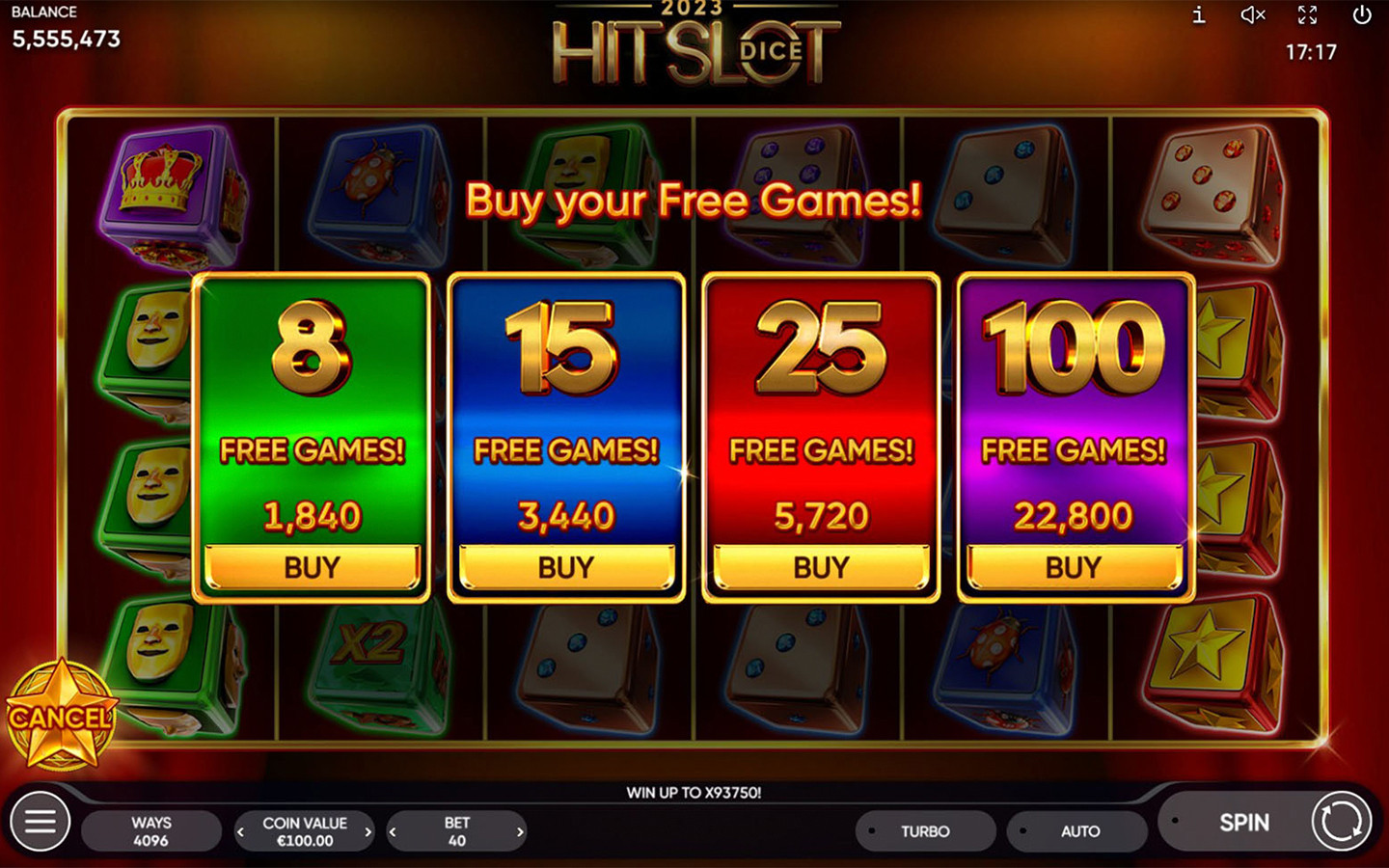Open the game information panel

(1199, 15)
